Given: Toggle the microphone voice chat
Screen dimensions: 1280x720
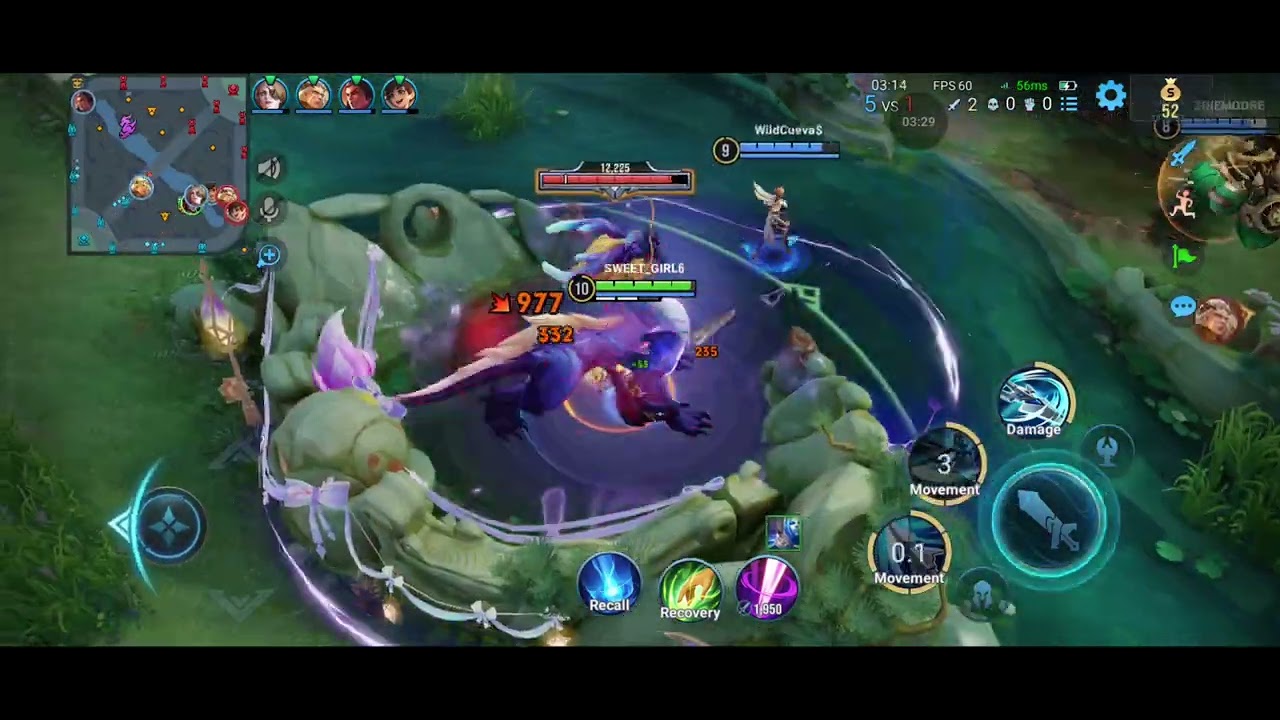Looking at the screenshot, I should pyautogui.click(x=268, y=208).
